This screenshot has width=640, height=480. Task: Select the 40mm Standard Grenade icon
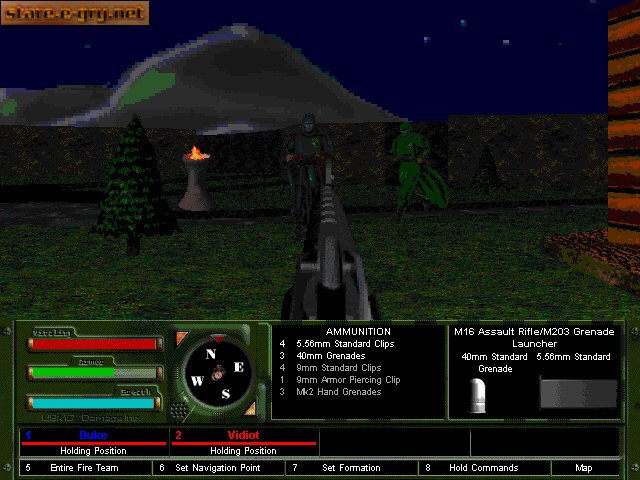click(478, 396)
